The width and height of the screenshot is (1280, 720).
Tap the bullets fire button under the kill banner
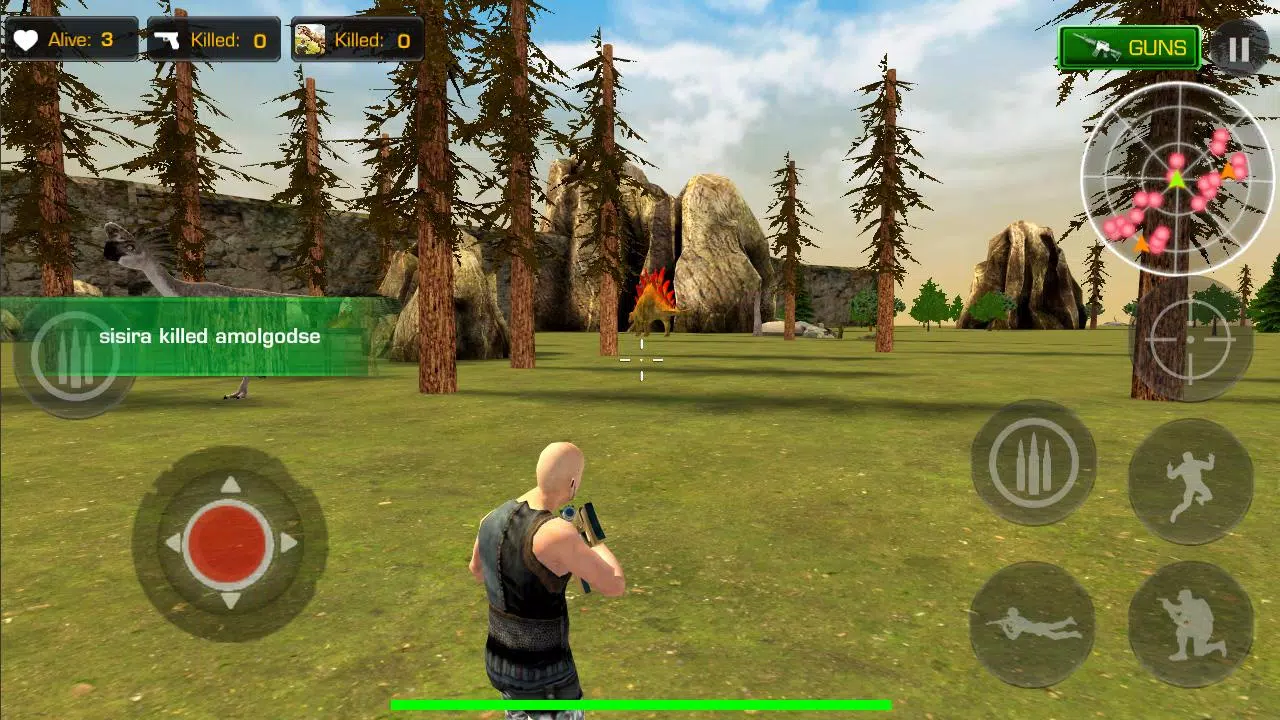click(75, 356)
